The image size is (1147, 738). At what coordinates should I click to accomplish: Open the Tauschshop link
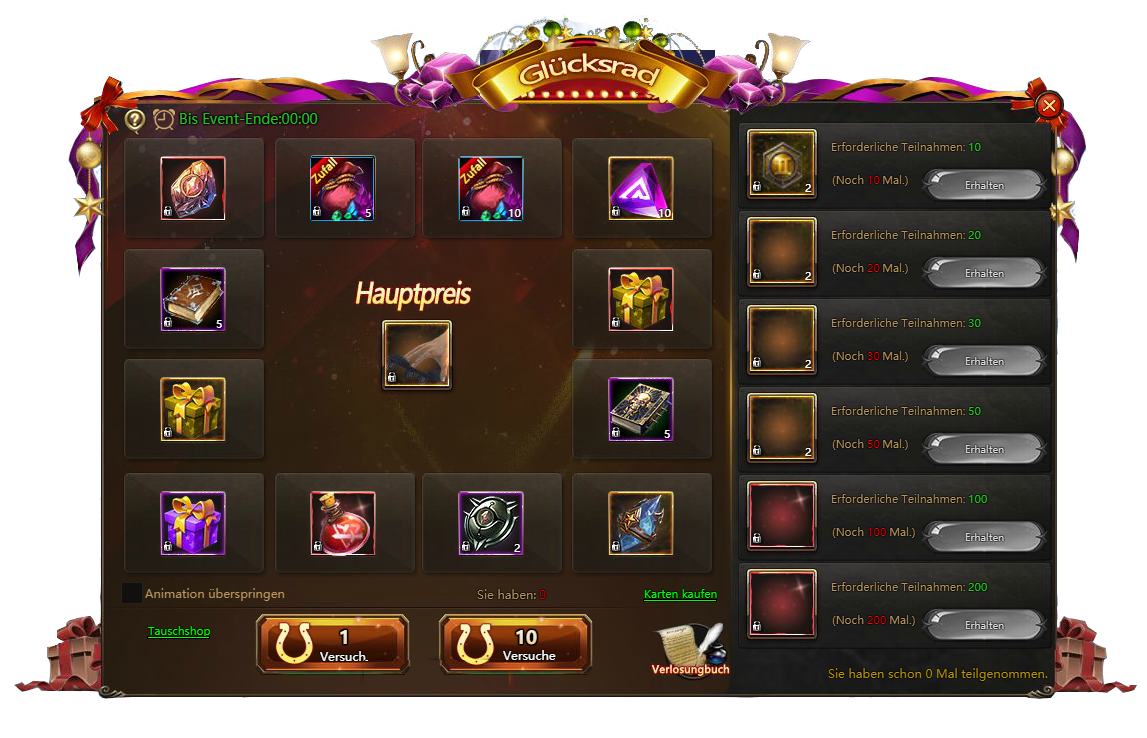[x=179, y=631]
